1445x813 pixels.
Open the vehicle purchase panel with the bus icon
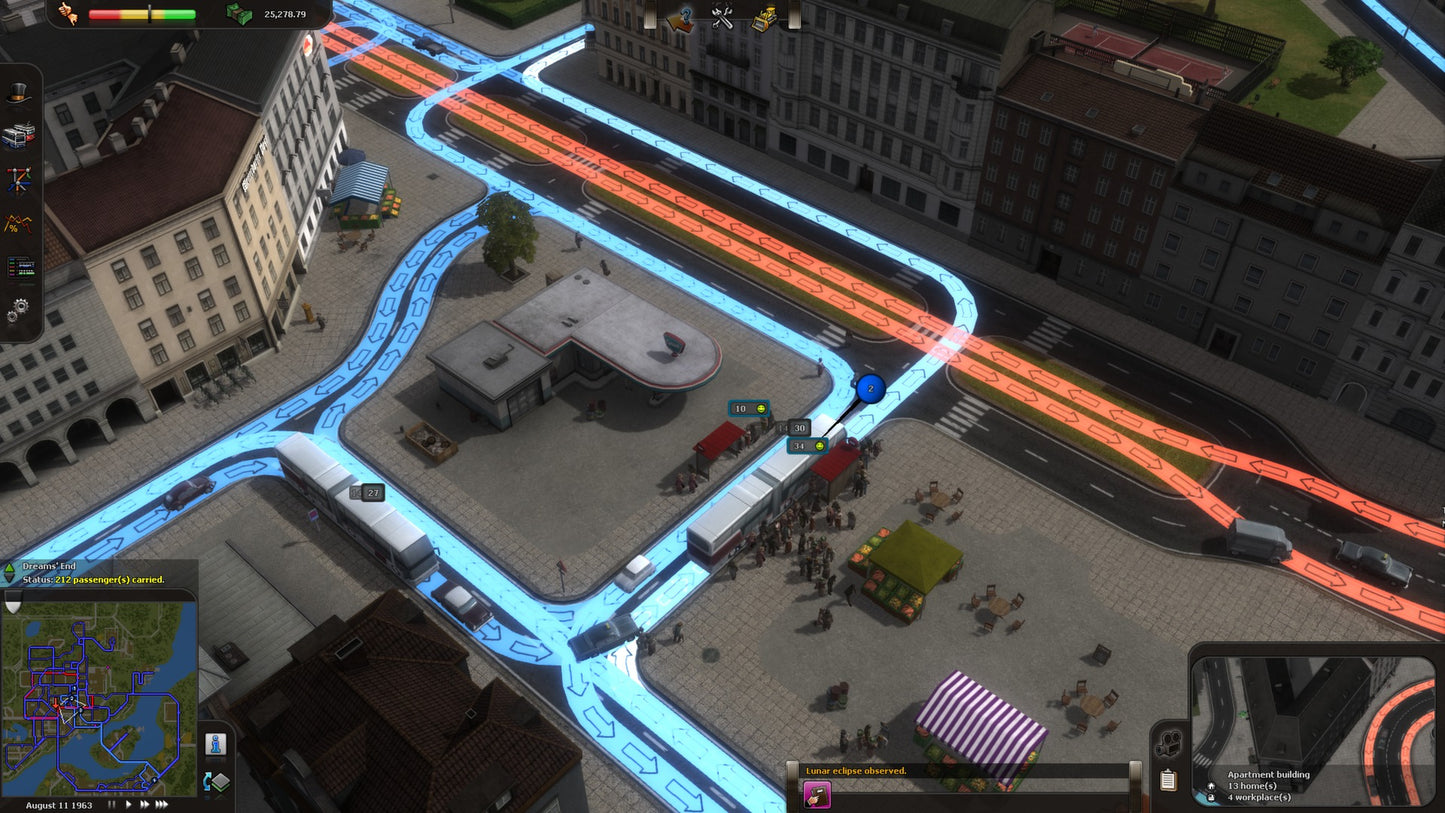18,132
